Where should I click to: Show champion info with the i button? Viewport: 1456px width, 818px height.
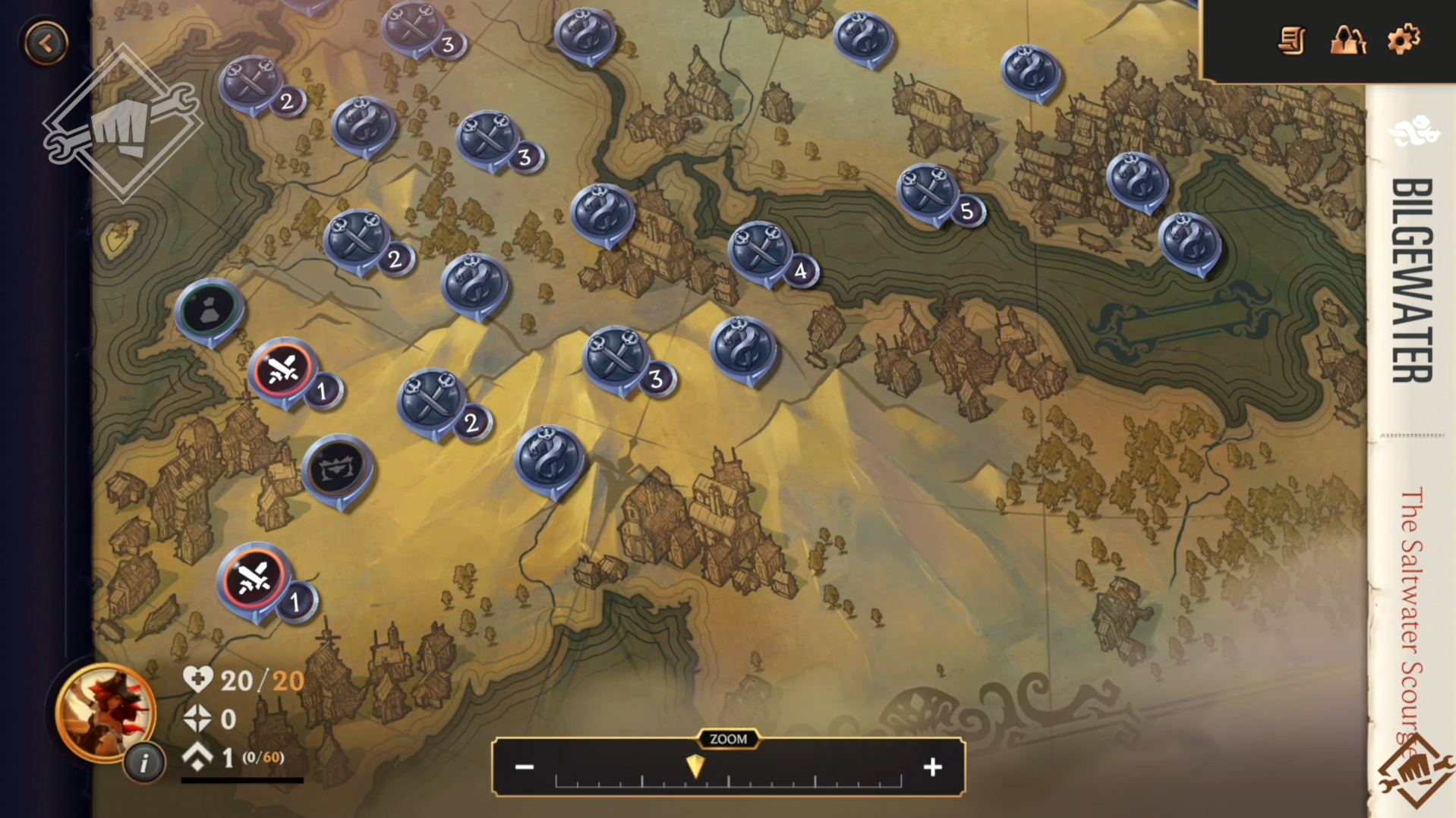[x=143, y=763]
